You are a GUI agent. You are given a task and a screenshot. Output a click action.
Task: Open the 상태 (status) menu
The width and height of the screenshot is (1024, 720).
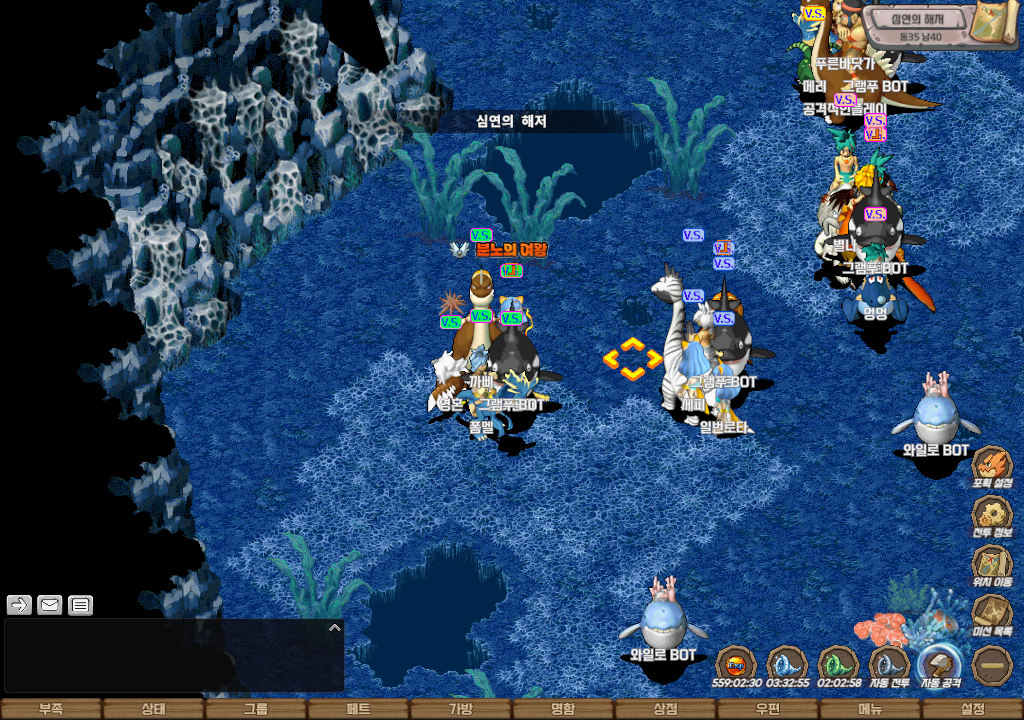tap(153, 709)
